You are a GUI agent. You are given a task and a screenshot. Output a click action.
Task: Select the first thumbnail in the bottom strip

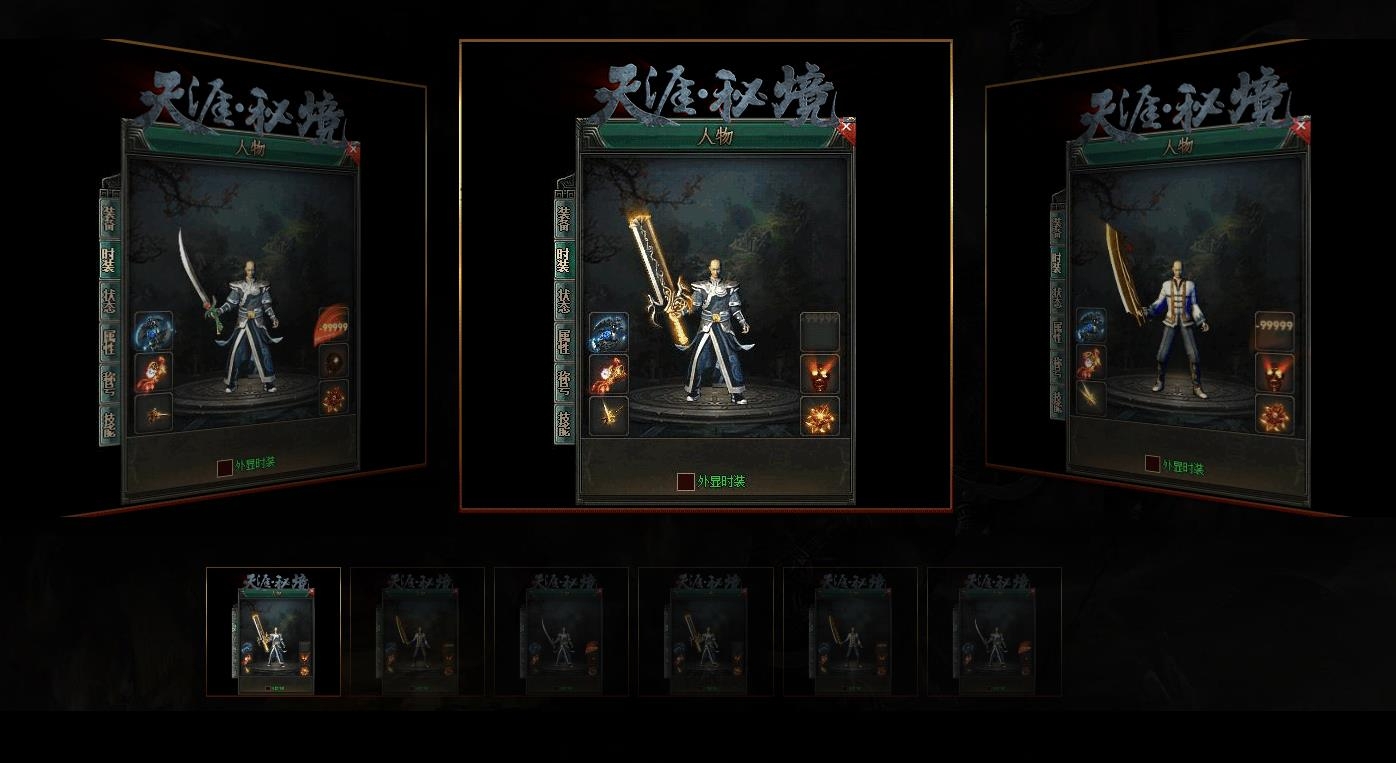[272, 634]
